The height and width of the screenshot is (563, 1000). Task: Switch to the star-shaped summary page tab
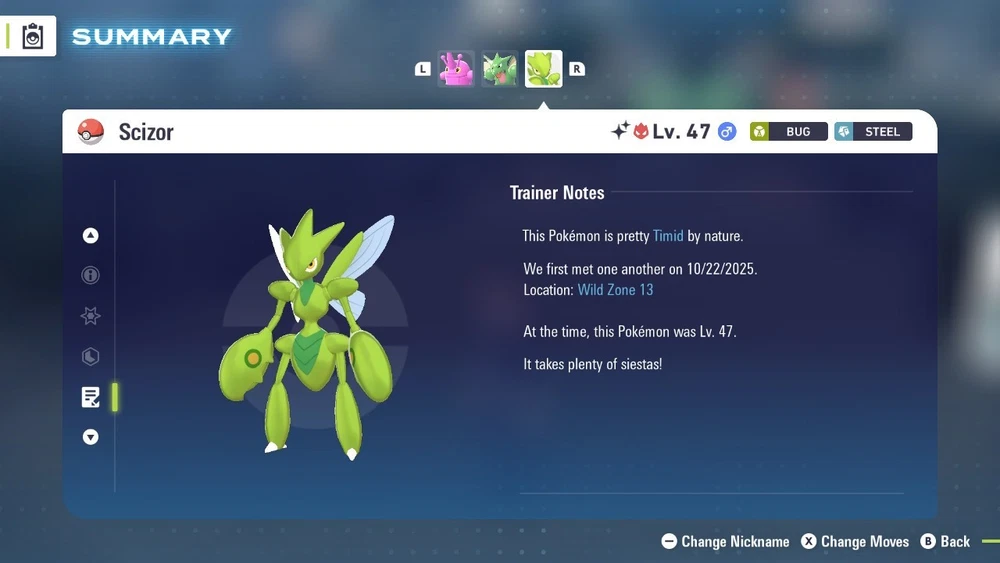click(91, 316)
